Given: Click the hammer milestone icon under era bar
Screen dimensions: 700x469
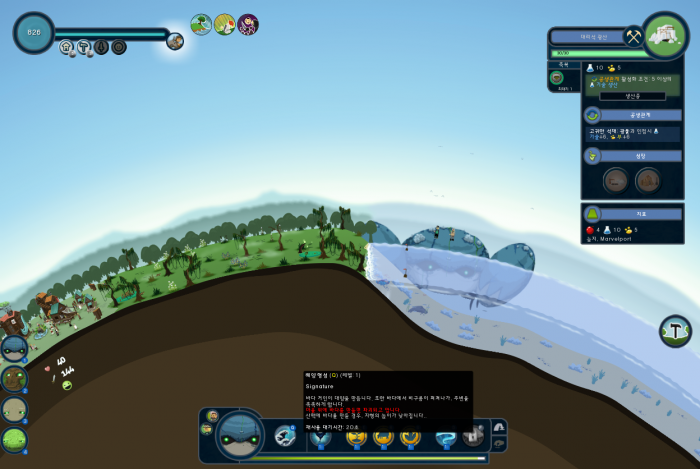Looking at the screenshot, I should point(84,46).
